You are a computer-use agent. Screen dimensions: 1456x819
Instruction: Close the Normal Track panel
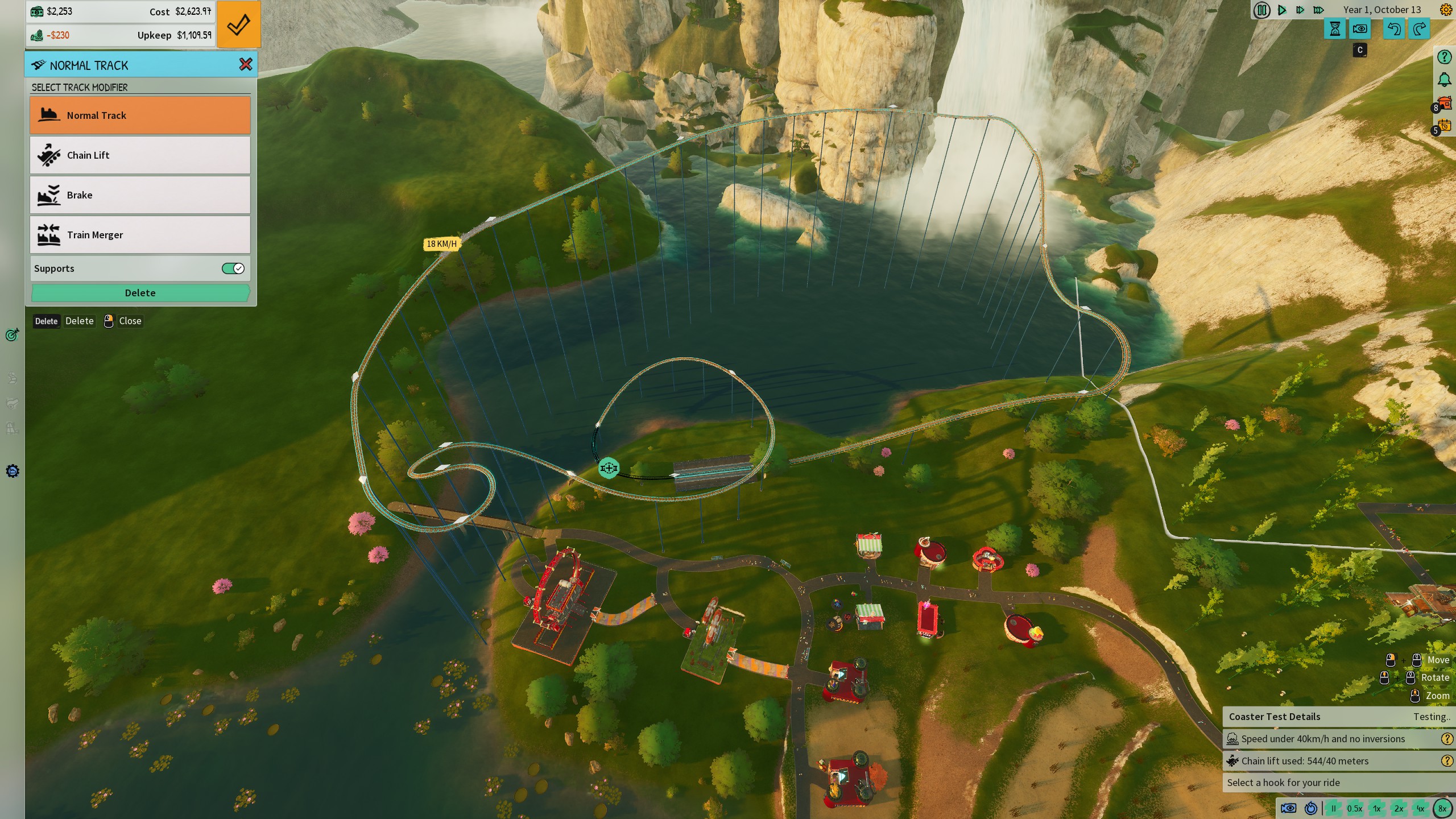click(246, 65)
